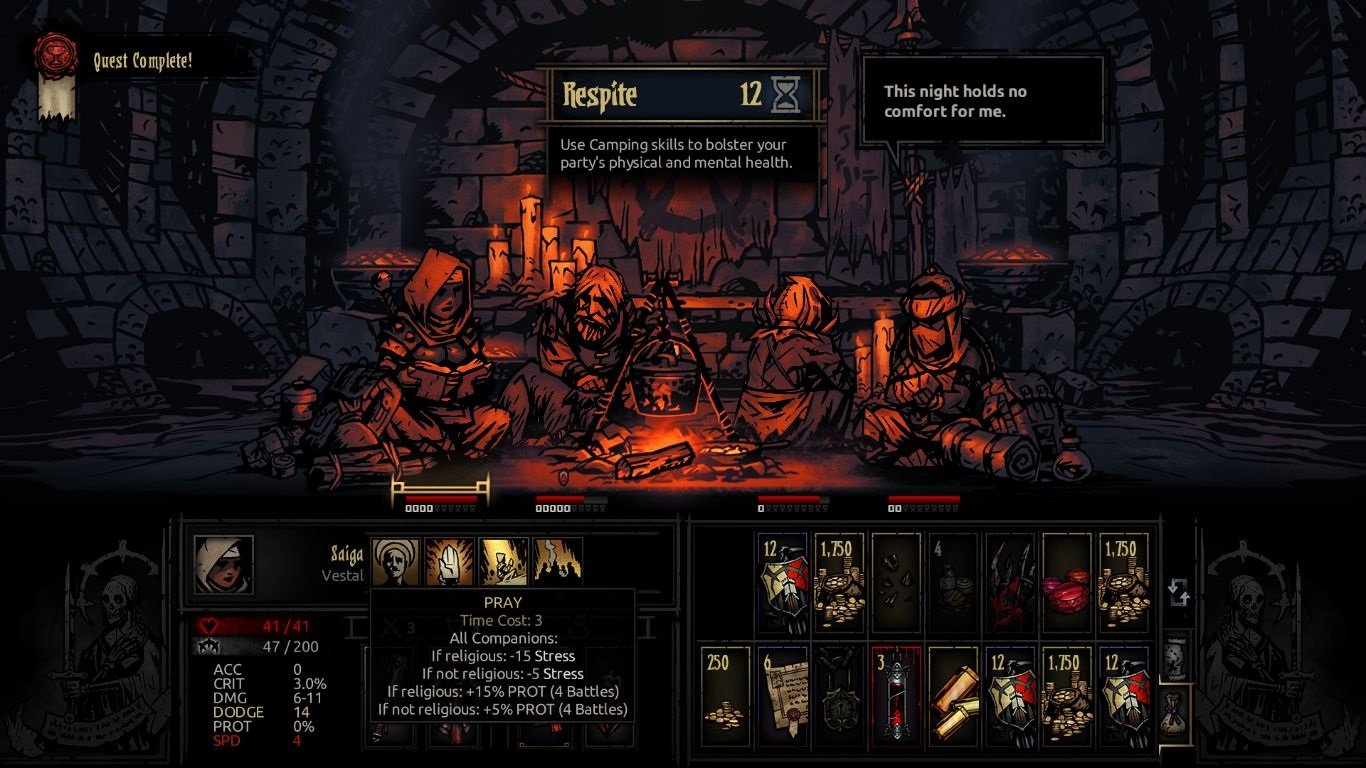Select Saiga the Vestal's portrait
This screenshot has height=768, width=1366.
[x=223, y=564]
